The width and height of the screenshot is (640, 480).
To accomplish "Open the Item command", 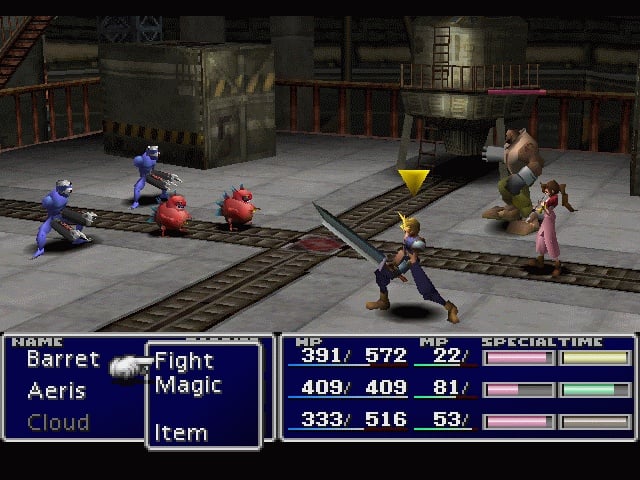I will [181, 433].
